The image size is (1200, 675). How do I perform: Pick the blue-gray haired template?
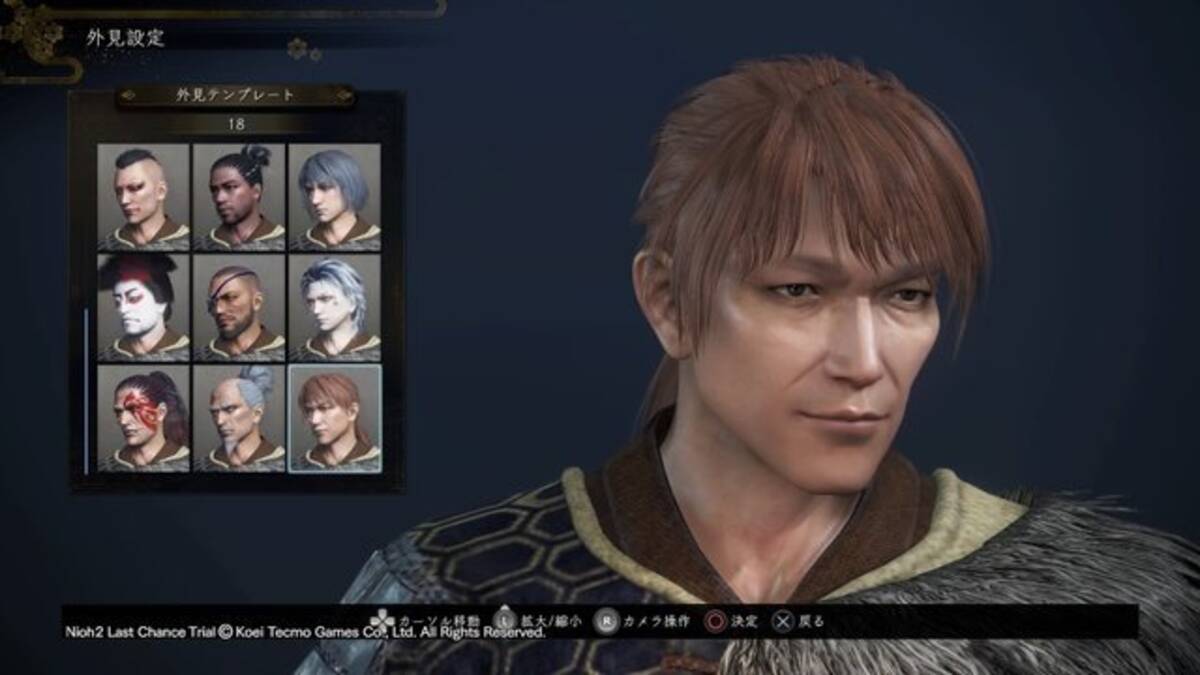(x=334, y=196)
